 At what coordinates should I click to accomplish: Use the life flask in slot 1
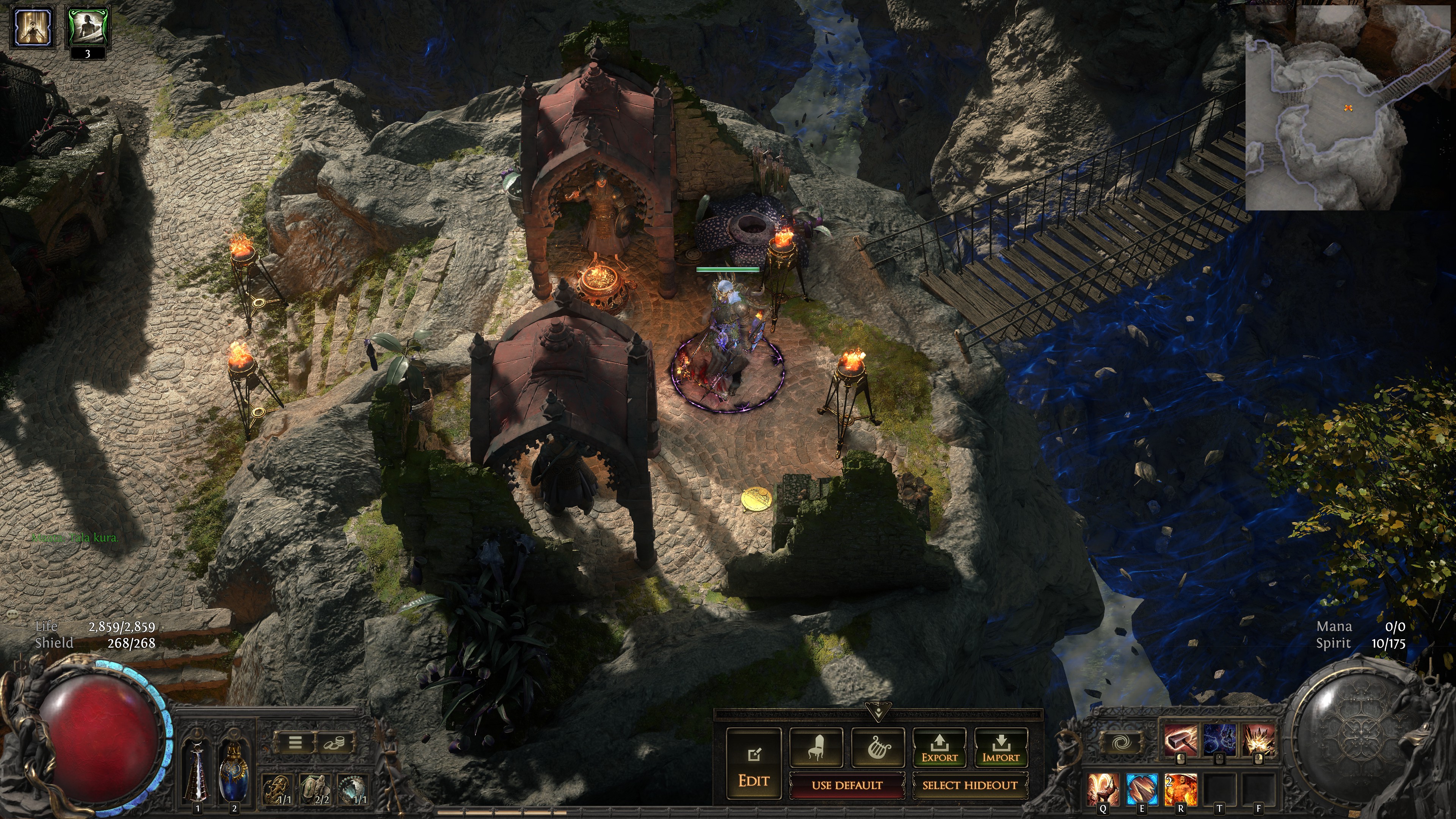tap(197, 772)
